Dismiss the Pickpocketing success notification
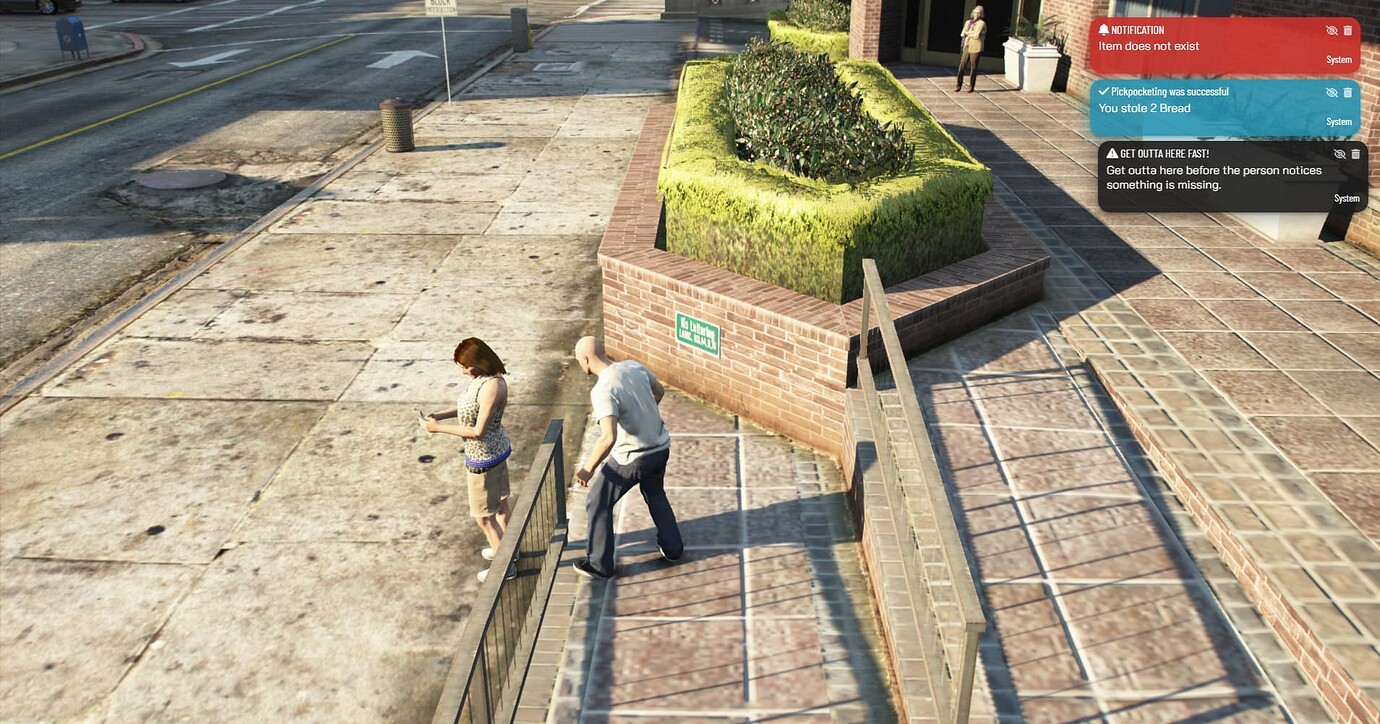This screenshot has width=1380, height=724. 1347,92
